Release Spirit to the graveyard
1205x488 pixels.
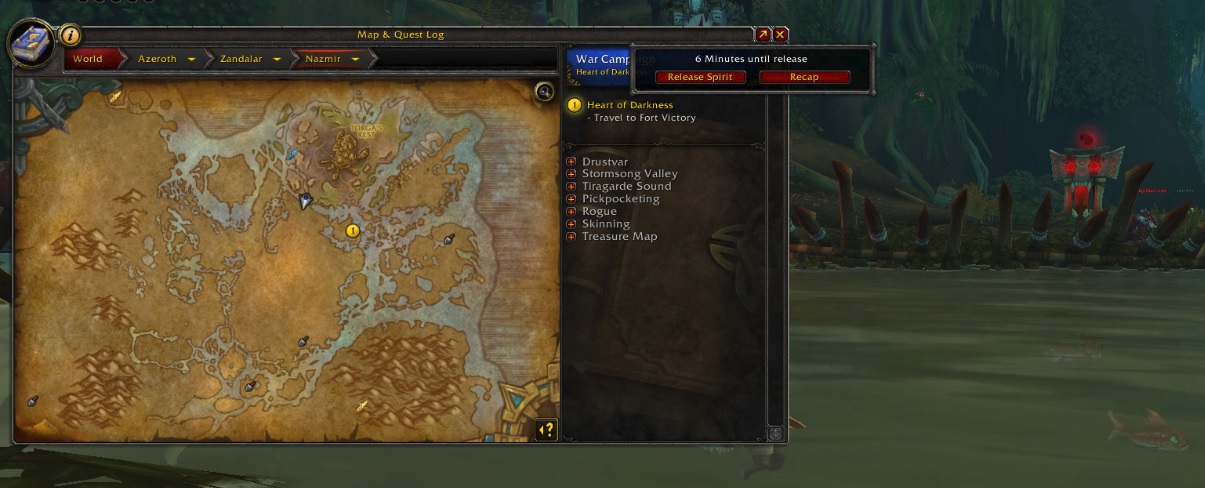coord(700,77)
